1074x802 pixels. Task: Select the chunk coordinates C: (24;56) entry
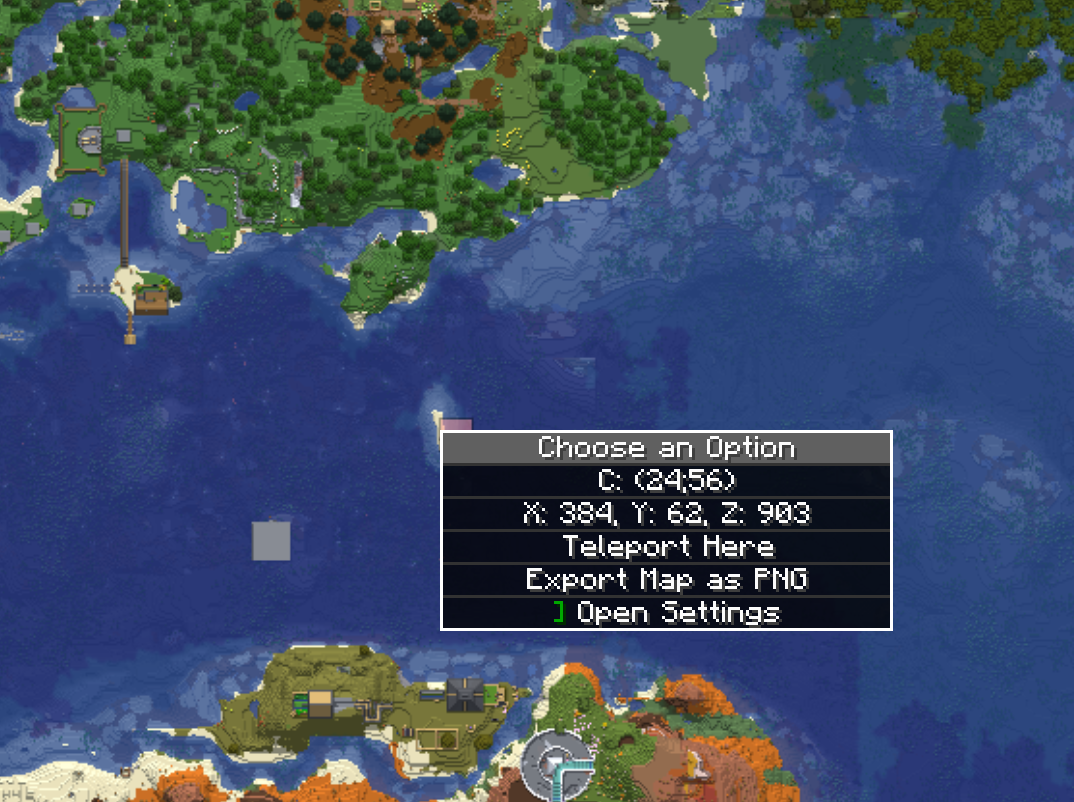(x=667, y=481)
